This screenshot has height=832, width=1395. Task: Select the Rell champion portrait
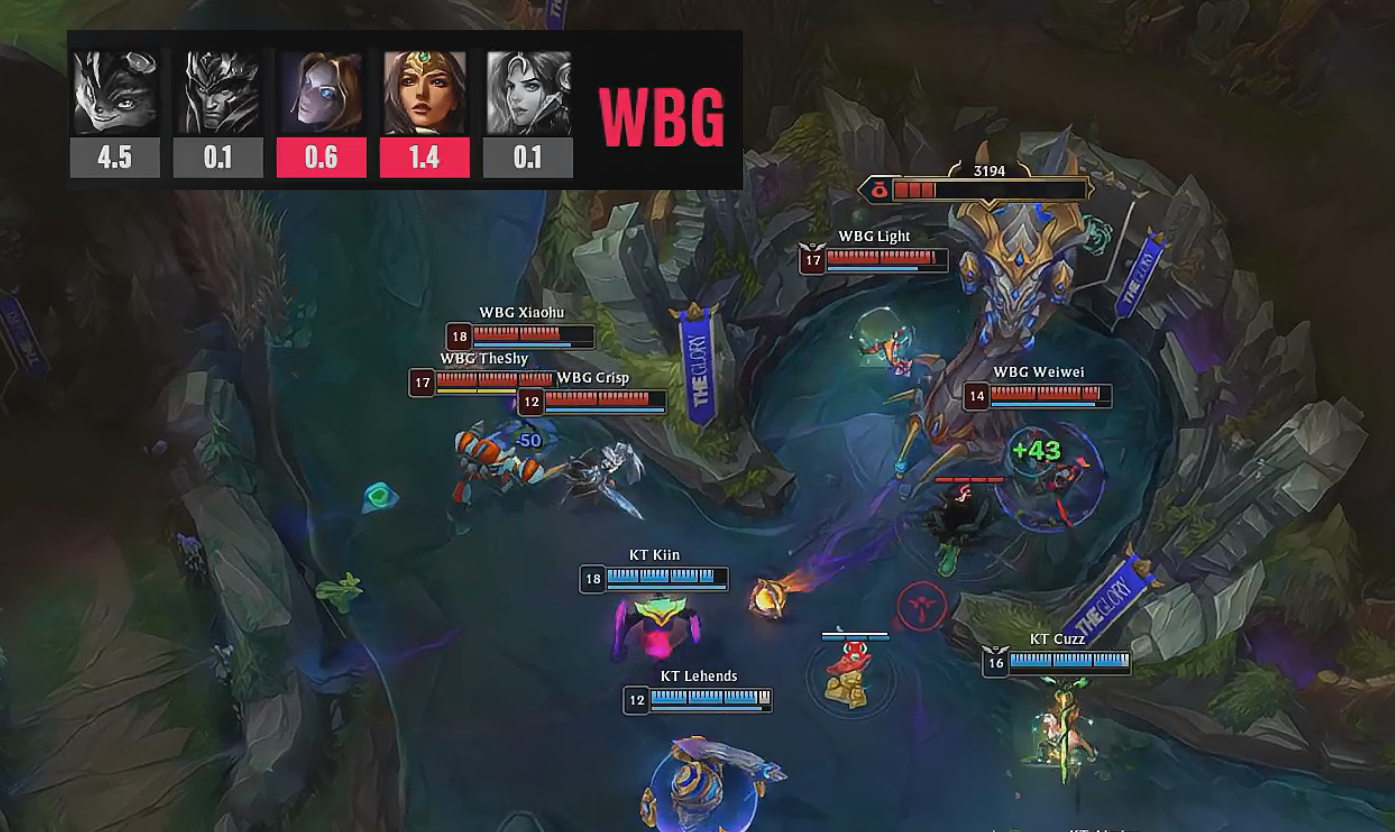(528, 93)
